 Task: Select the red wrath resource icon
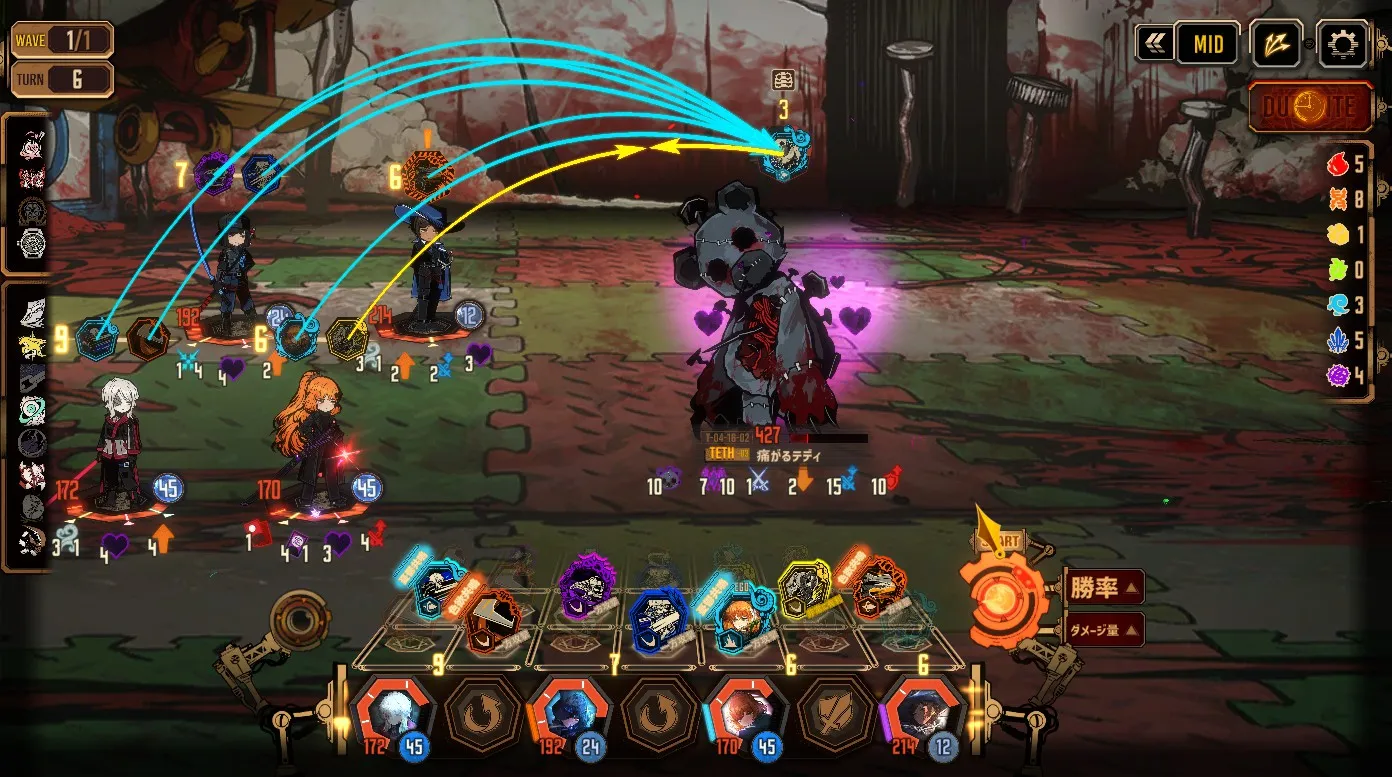(x=1337, y=164)
